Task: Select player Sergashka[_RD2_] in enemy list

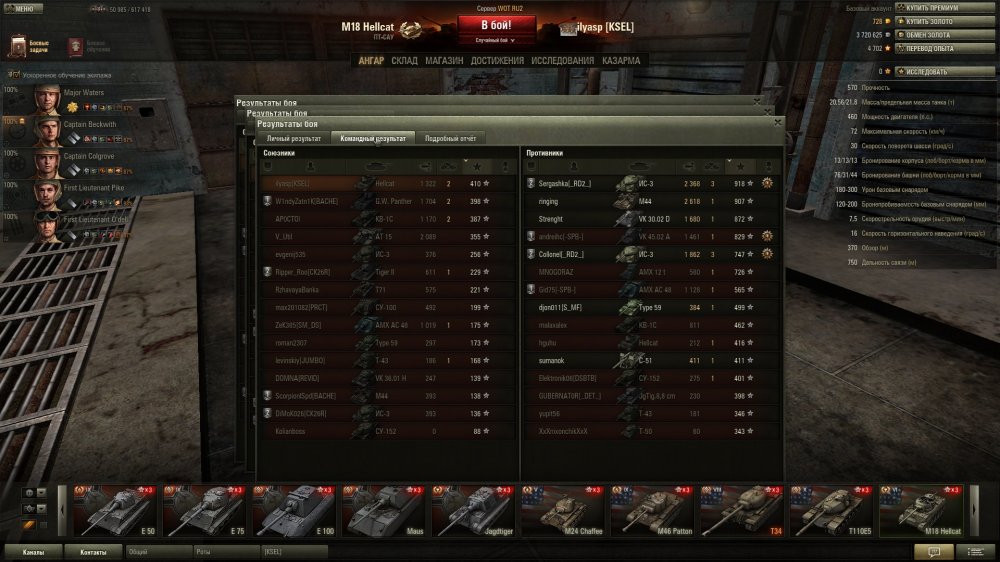Action: click(566, 184)
